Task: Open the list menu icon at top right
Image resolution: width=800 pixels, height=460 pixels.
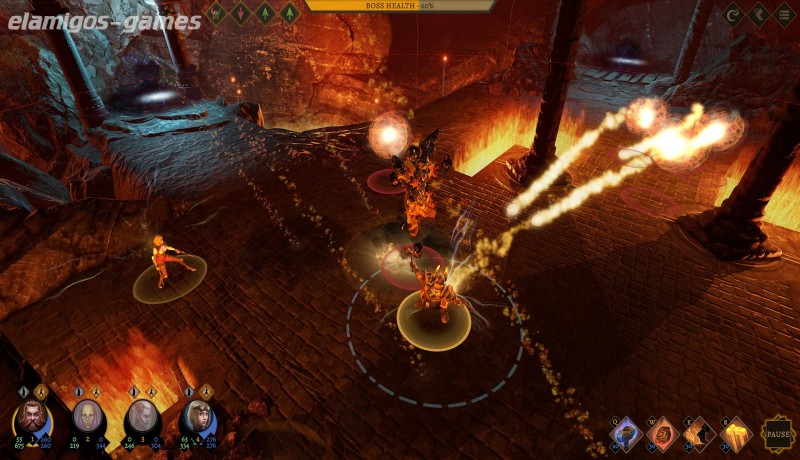Action: pos(784,14)
